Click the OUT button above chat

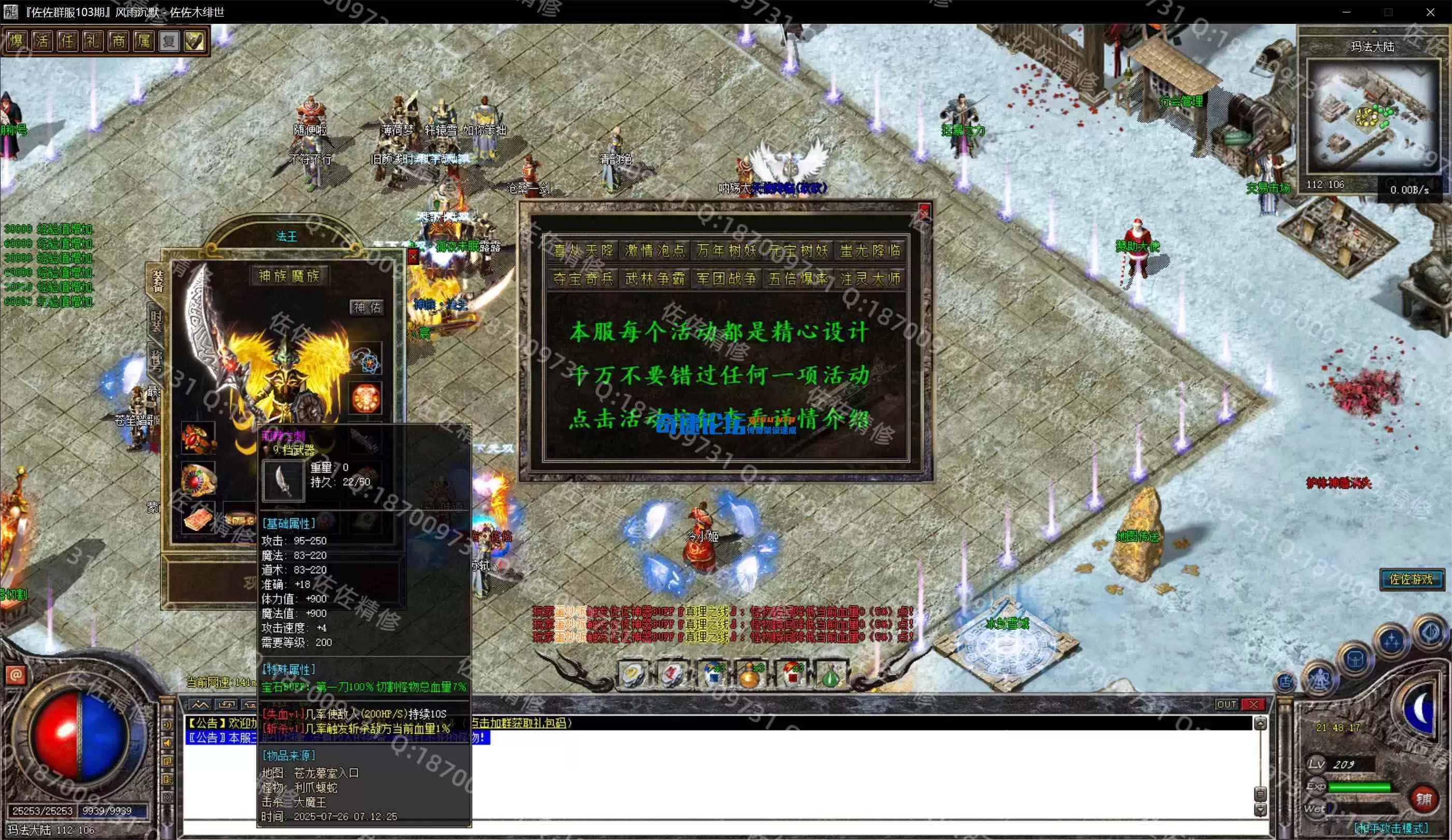point(1226,704)
